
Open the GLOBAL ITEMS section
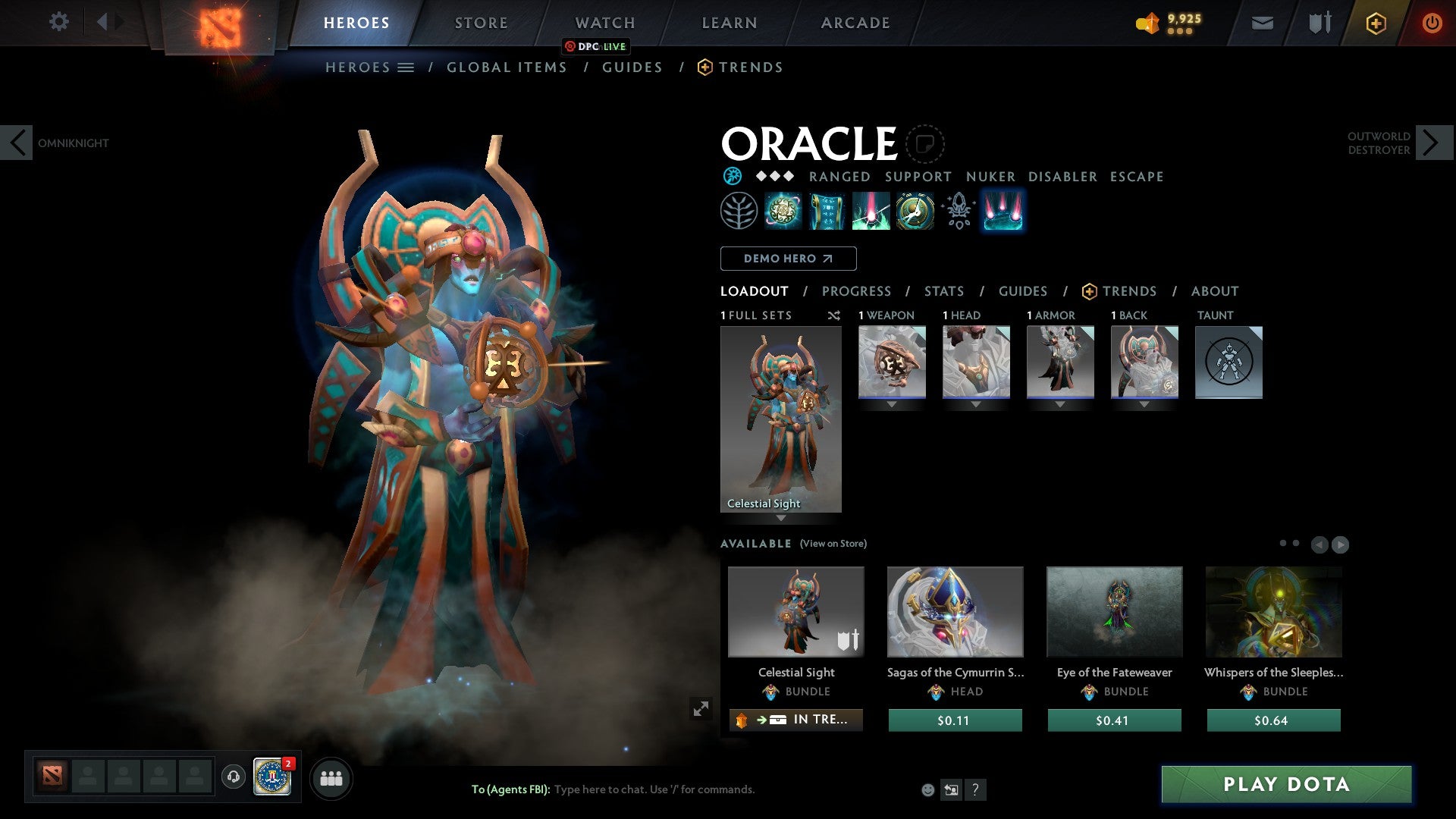tap(506, 67)
